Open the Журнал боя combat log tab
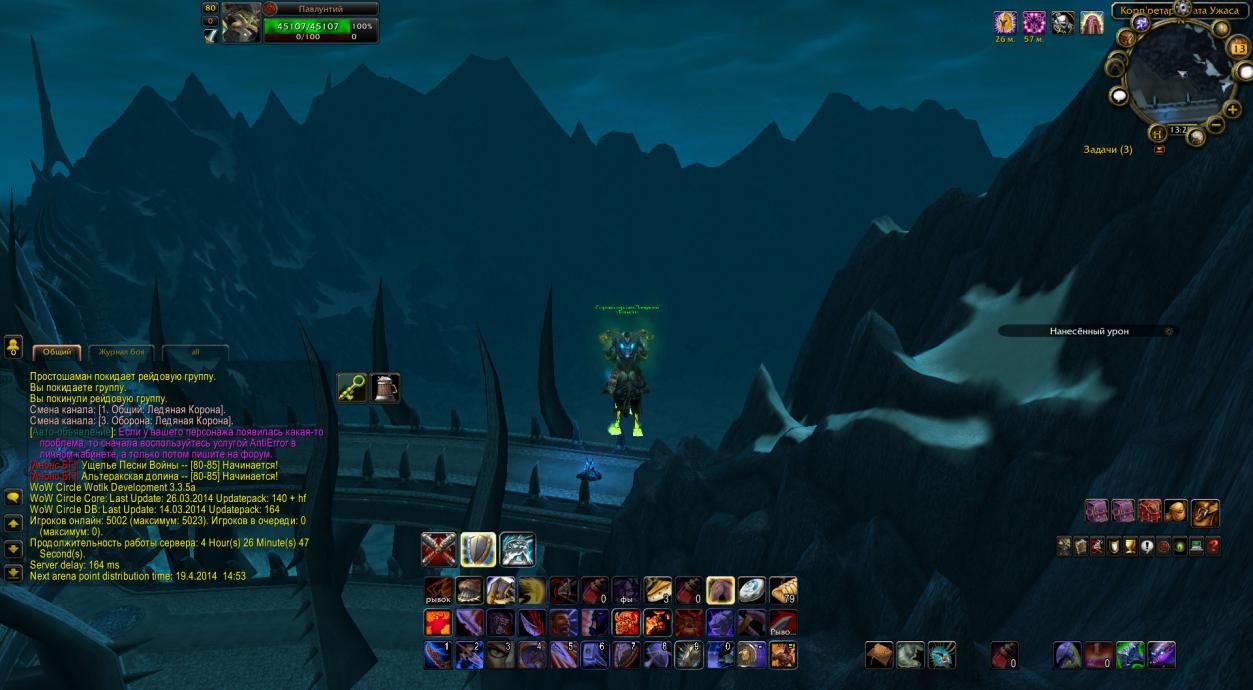 [122, 352]
